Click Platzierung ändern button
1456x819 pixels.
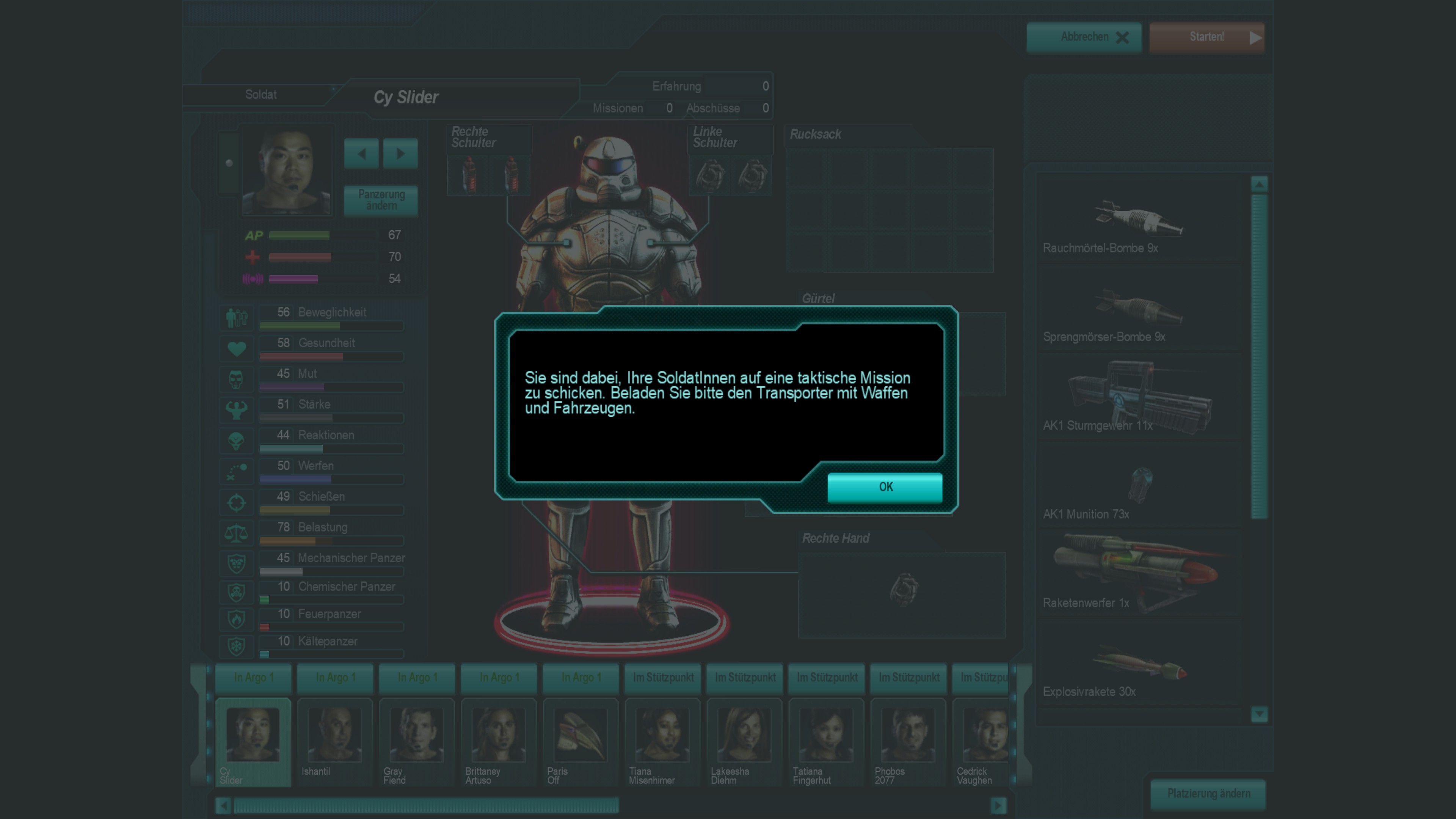(1208, 794)
